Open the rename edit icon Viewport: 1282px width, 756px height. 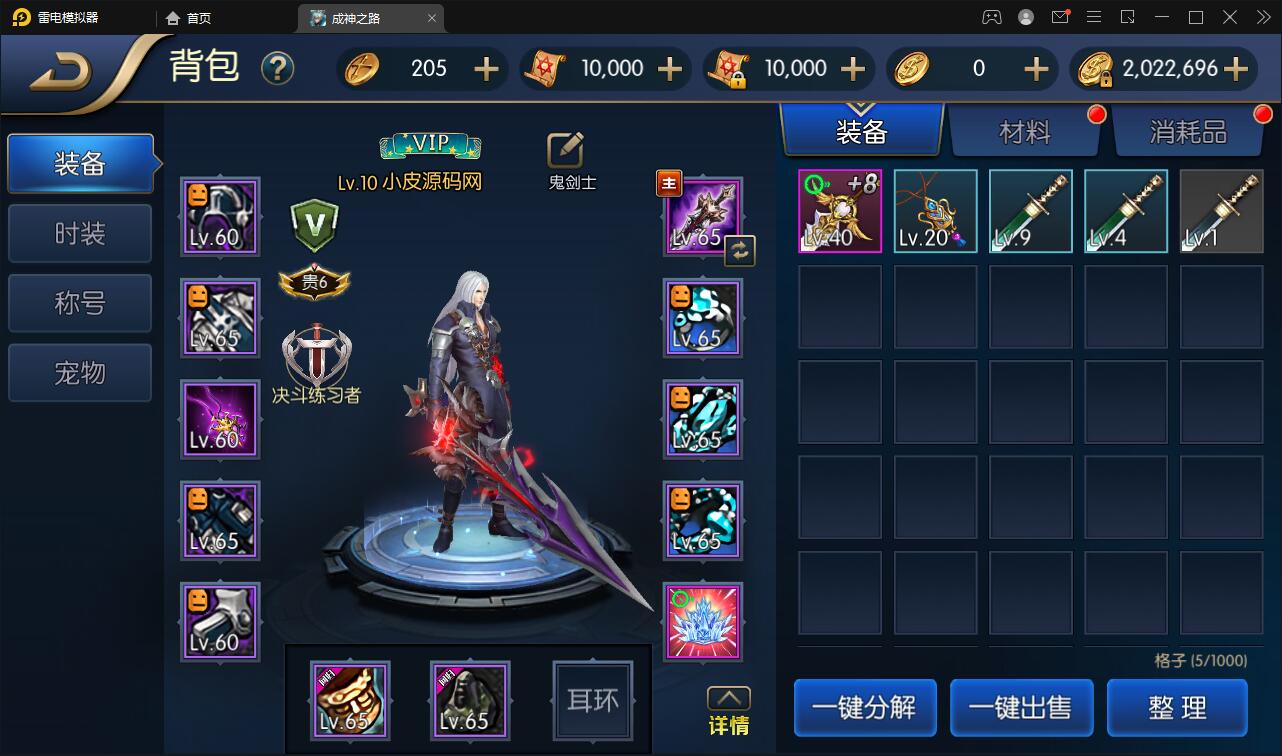[565, 150]
